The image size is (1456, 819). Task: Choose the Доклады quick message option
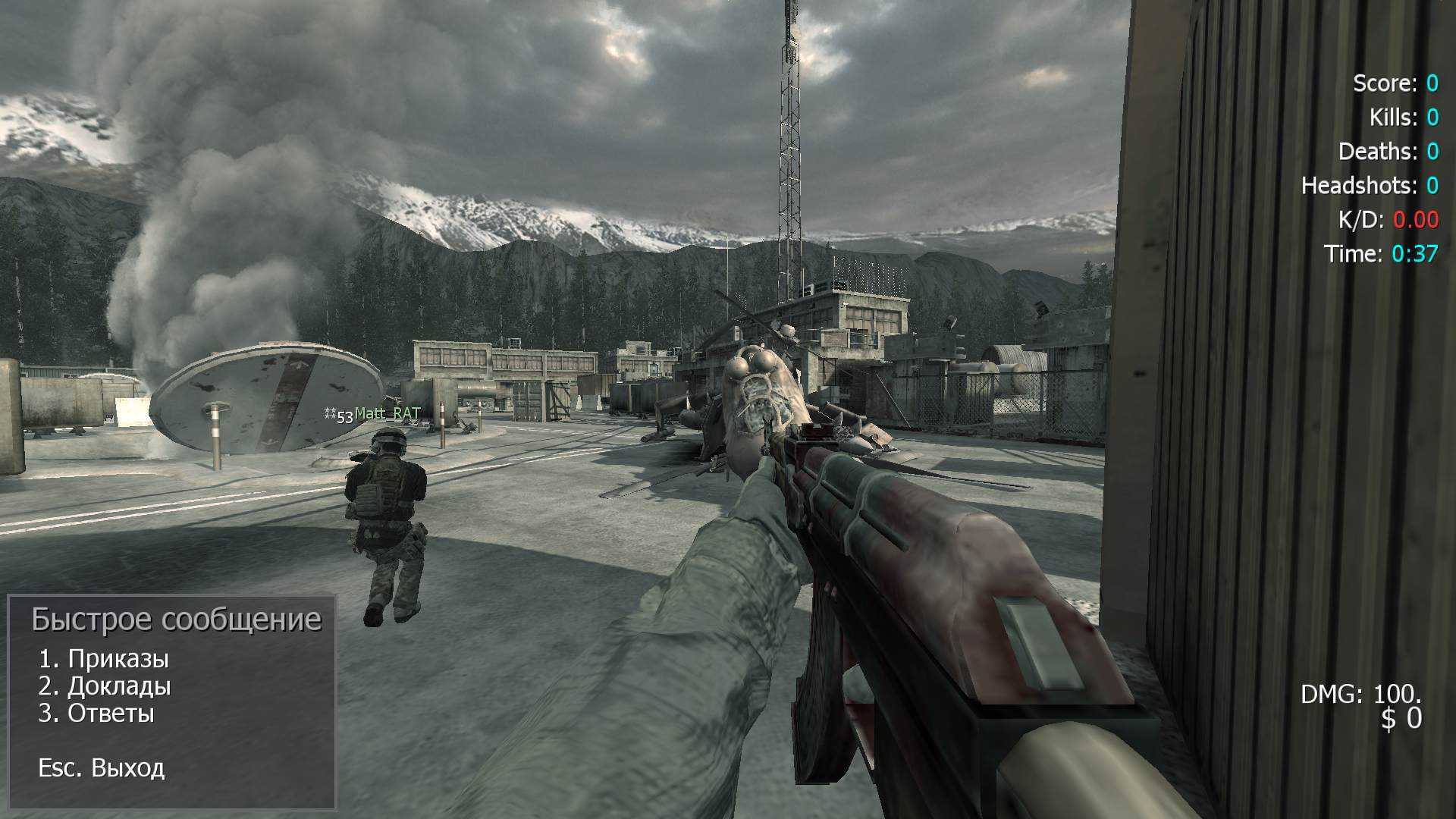105,686
